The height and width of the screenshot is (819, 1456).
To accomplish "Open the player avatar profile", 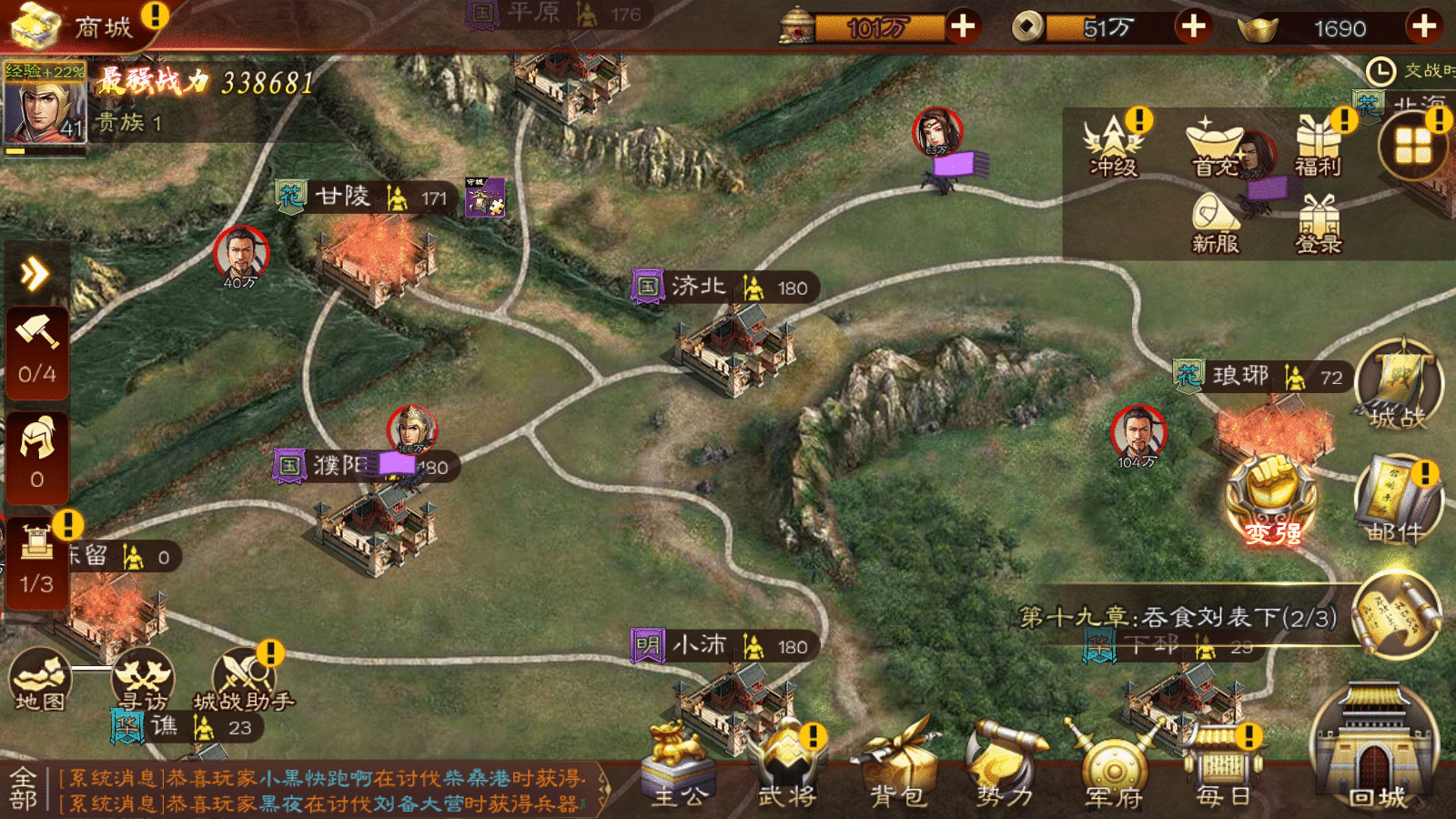I will click(x=44, y=105).
